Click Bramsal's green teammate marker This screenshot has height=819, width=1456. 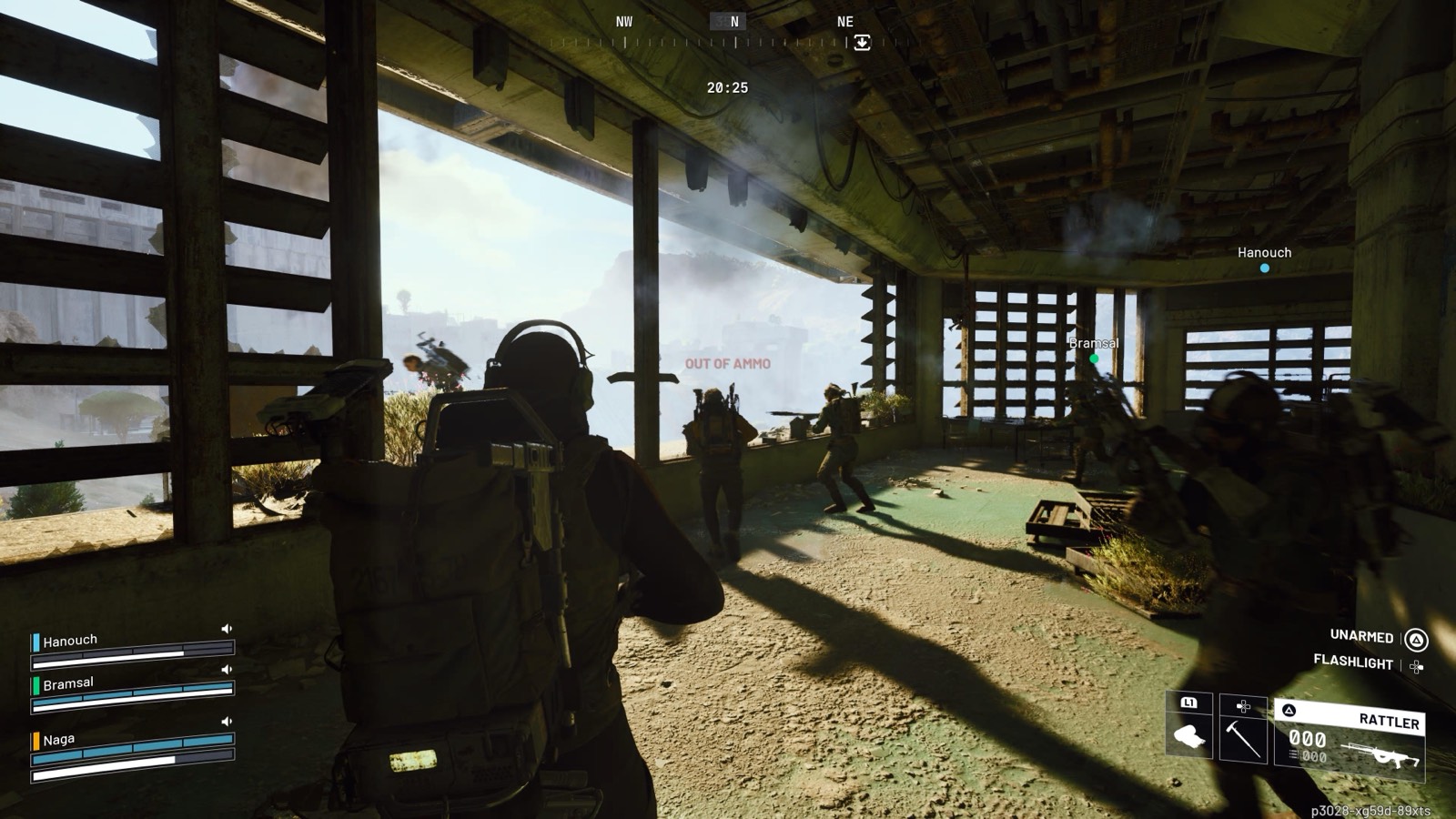(x=1094, y=359)
